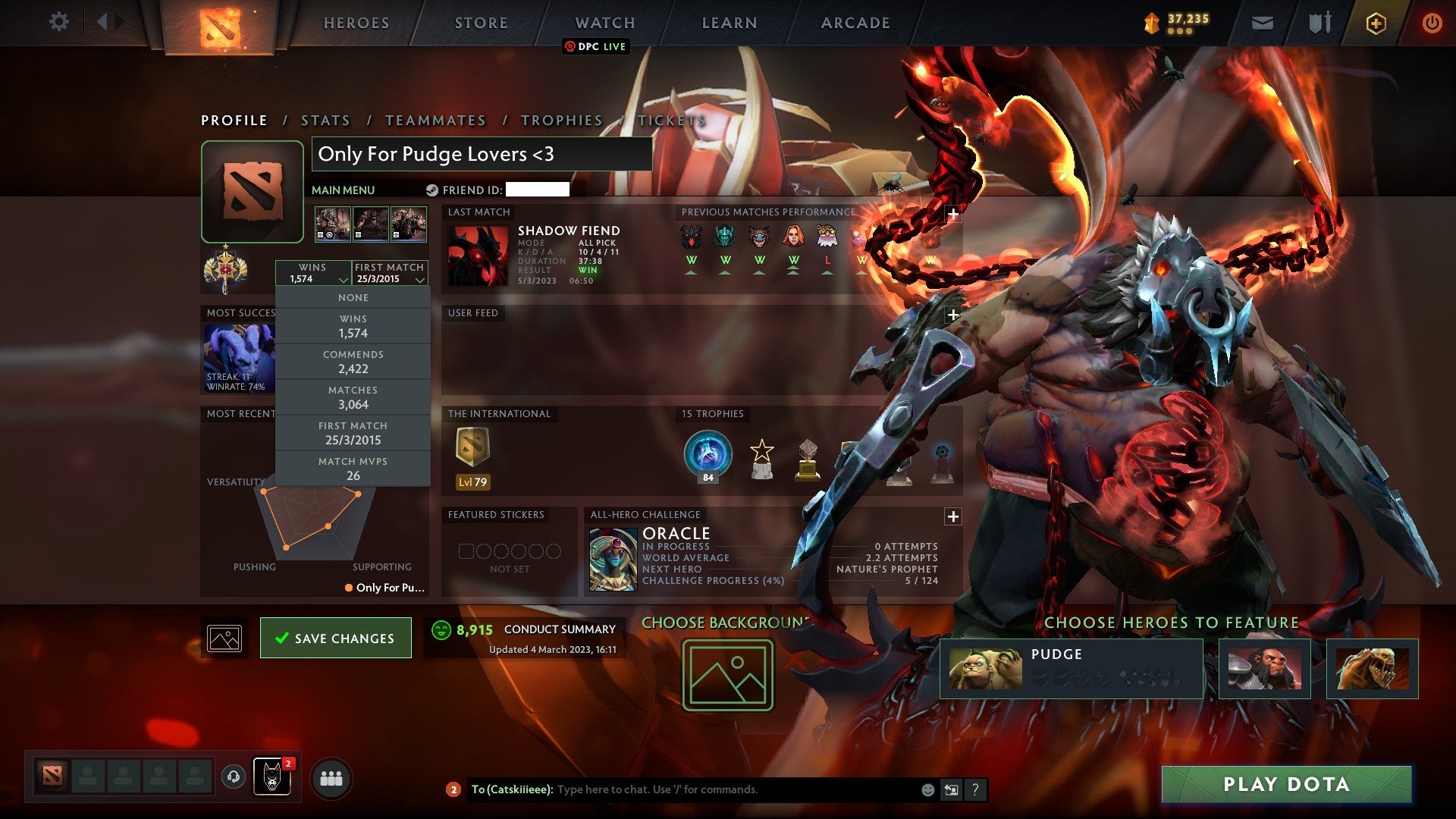
Task: Click the question mark help icon
Action: [x=974, y=789]
